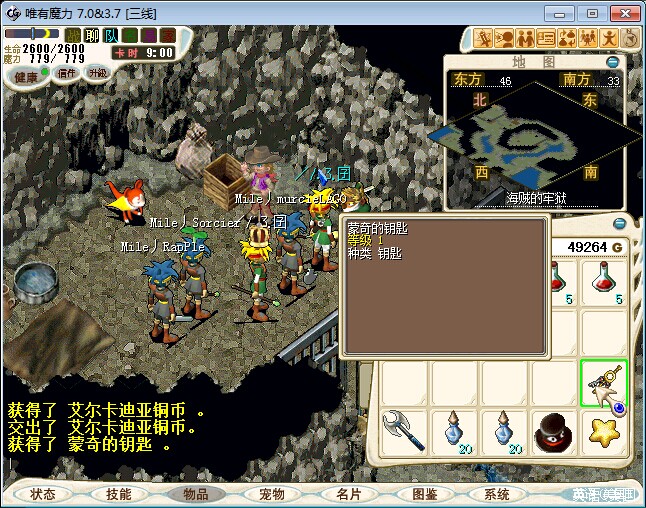Open the 系统 system menu
The image size is (646, 508).
497,494
